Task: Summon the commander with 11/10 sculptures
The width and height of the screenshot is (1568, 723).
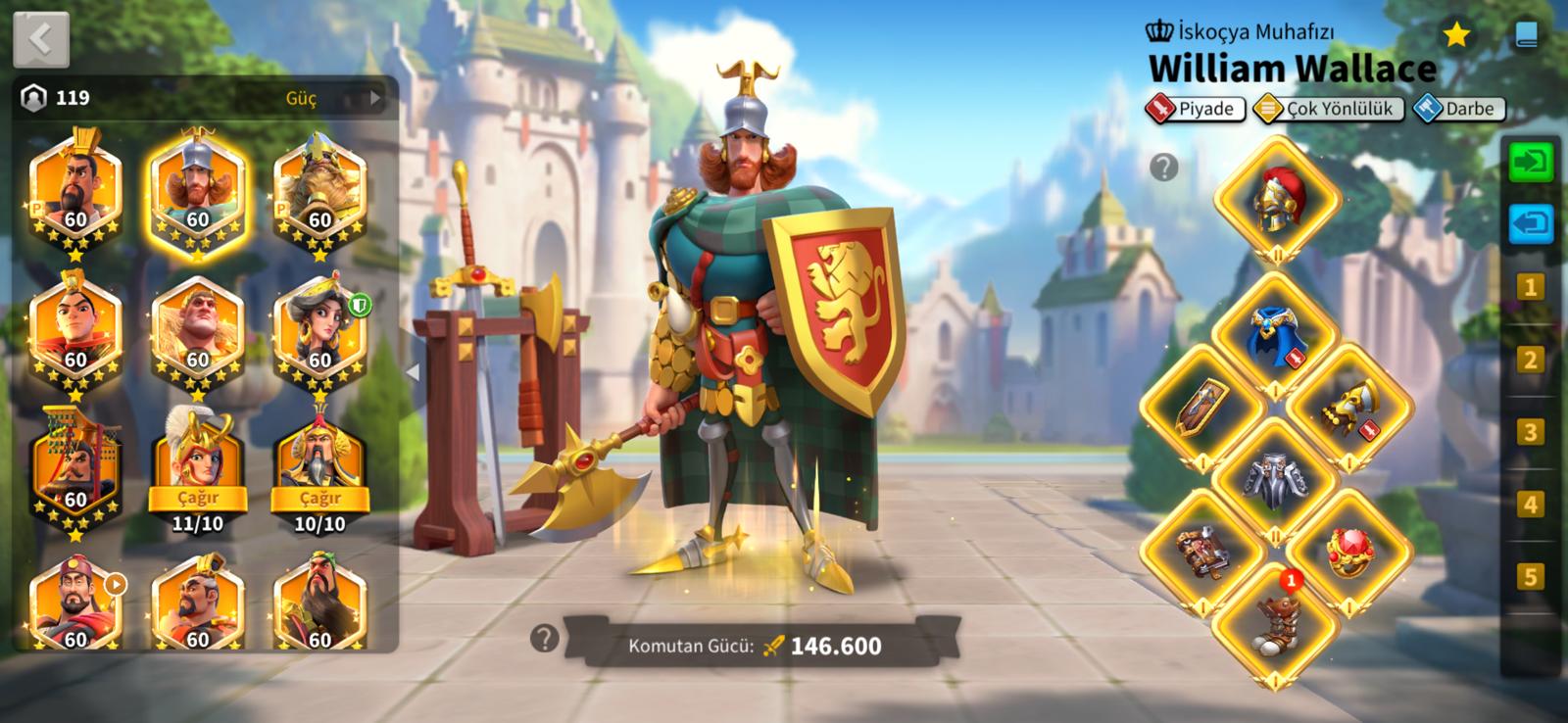Action: tap(198, 498)
